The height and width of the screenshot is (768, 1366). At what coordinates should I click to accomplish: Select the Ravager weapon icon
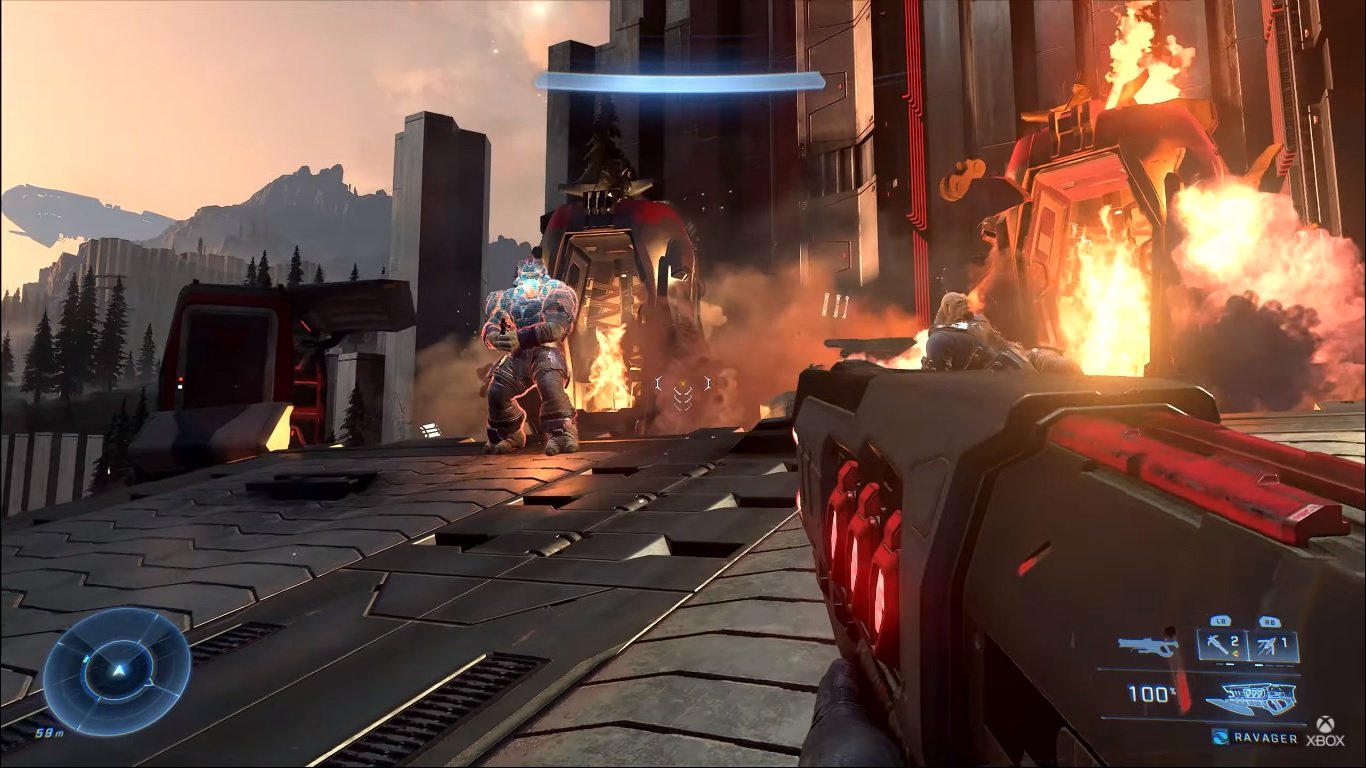point(1250,697)
